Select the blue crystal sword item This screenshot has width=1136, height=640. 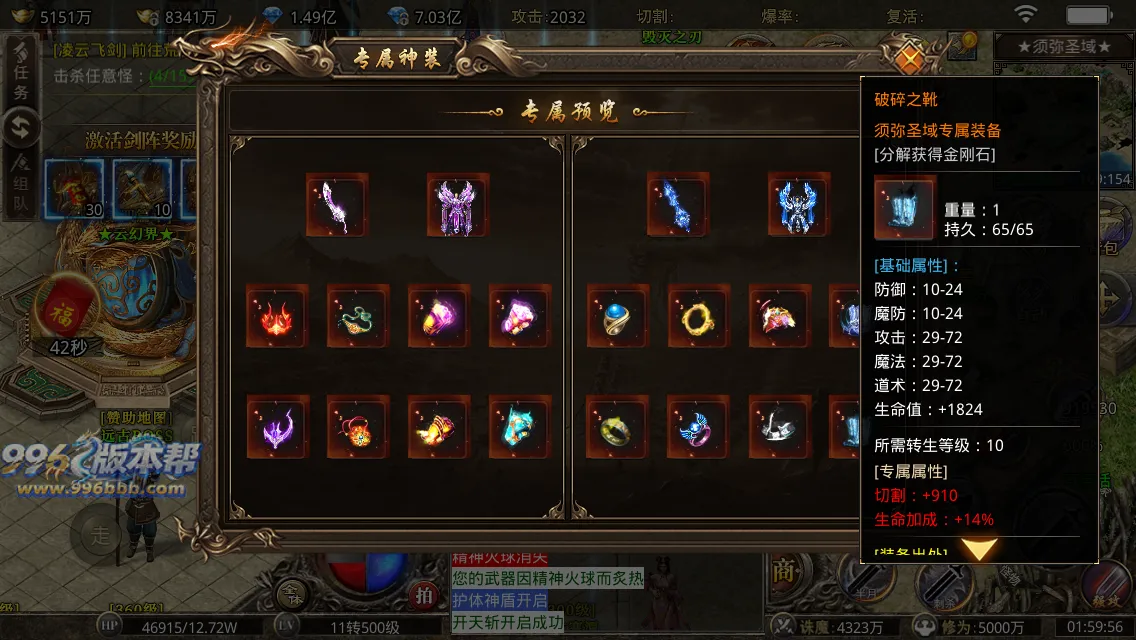pyautogui.click(x=677, y=204)
